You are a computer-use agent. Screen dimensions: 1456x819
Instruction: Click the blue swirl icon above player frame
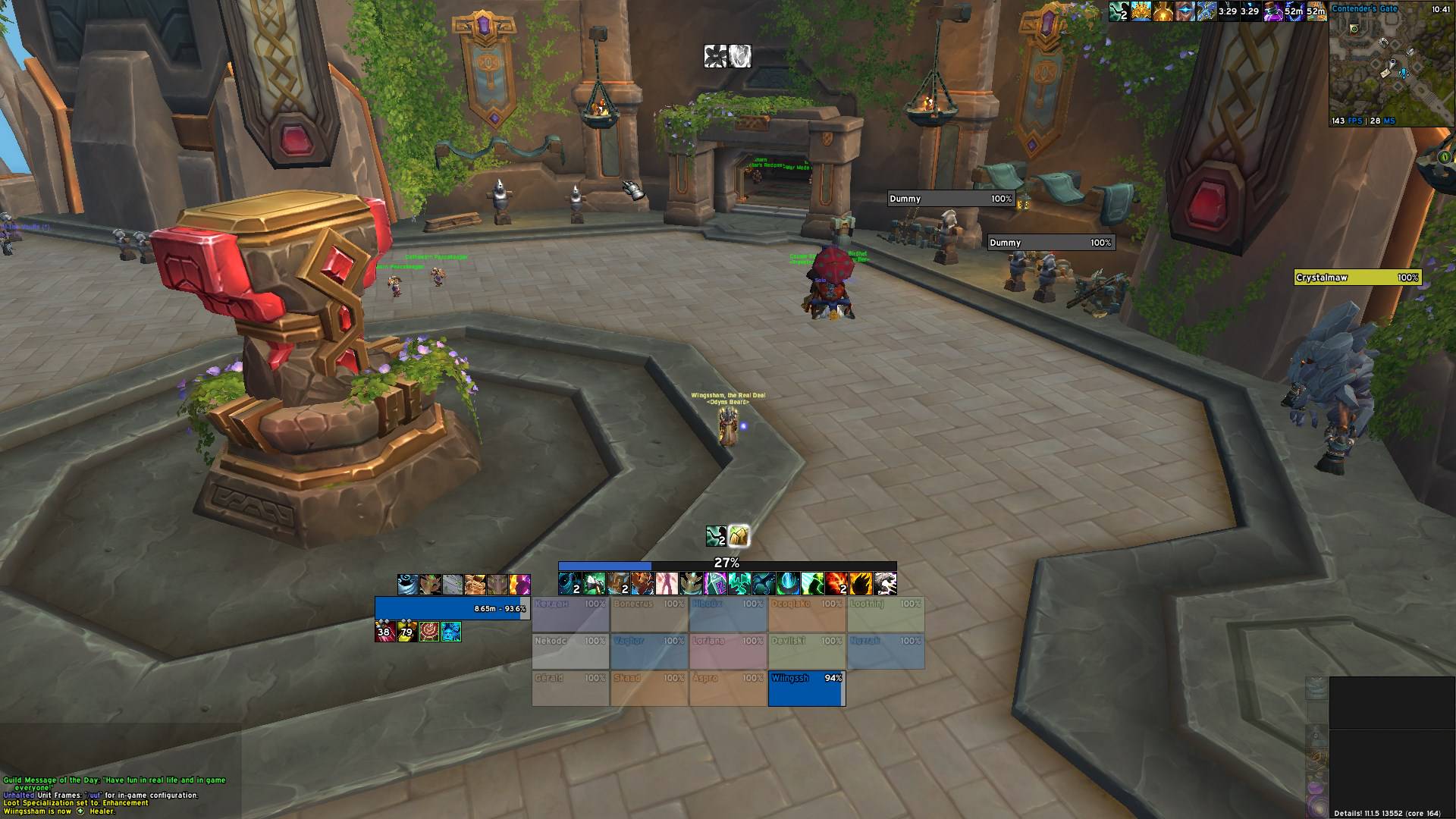click(x=408, y=585)
